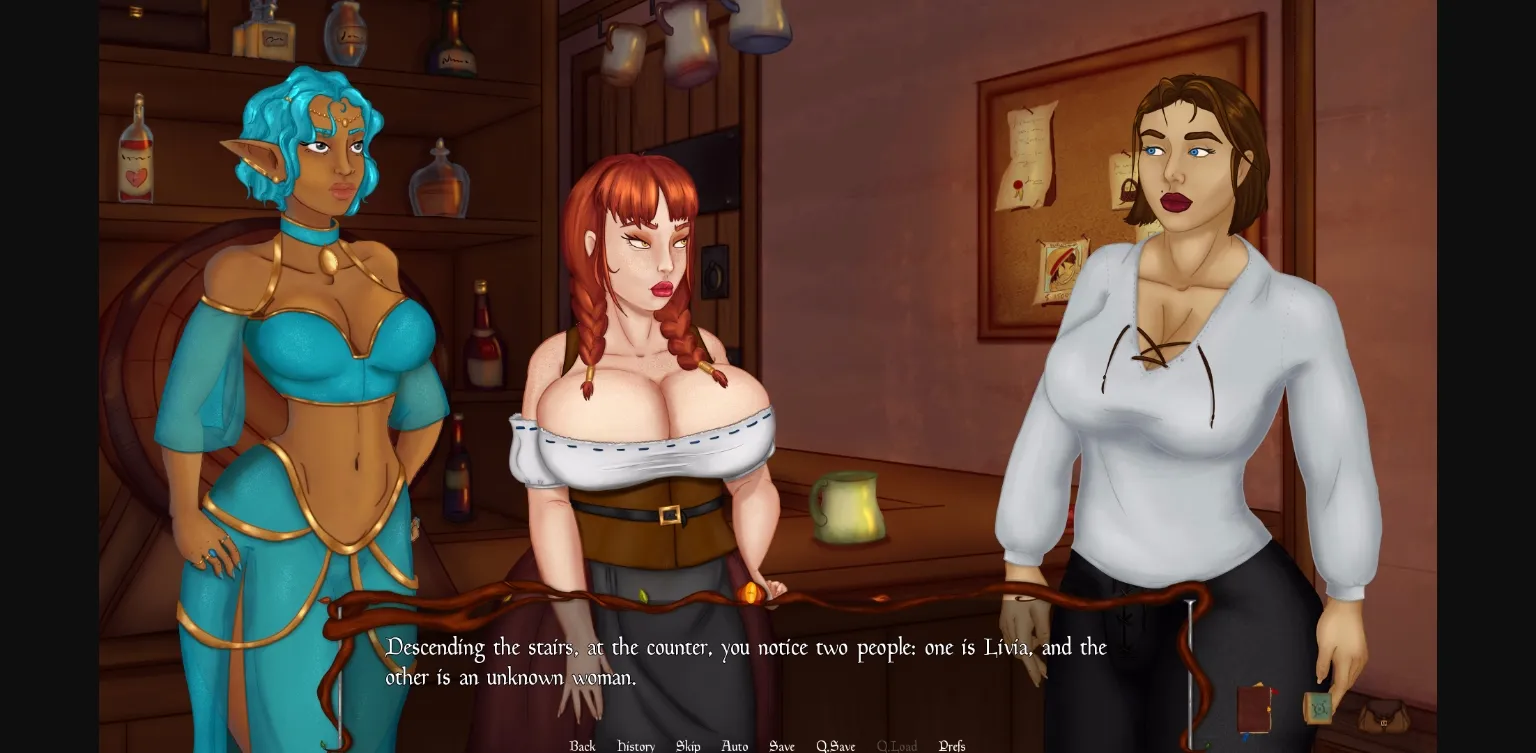Quick save with Q.Save

[834, 746]
